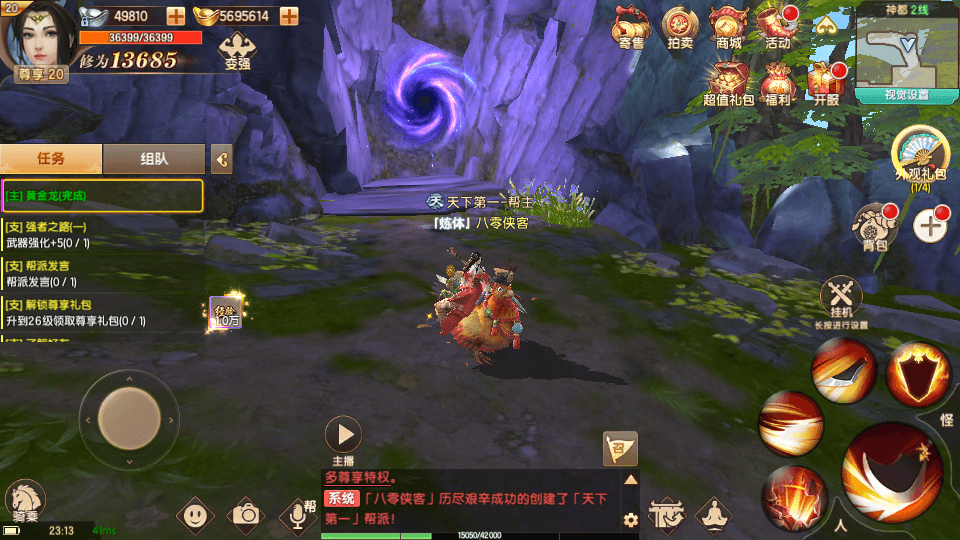This screenshot has height=540, width=960.
Task: Add silver with the plus button beside 49810
Action: click(175, 16)
